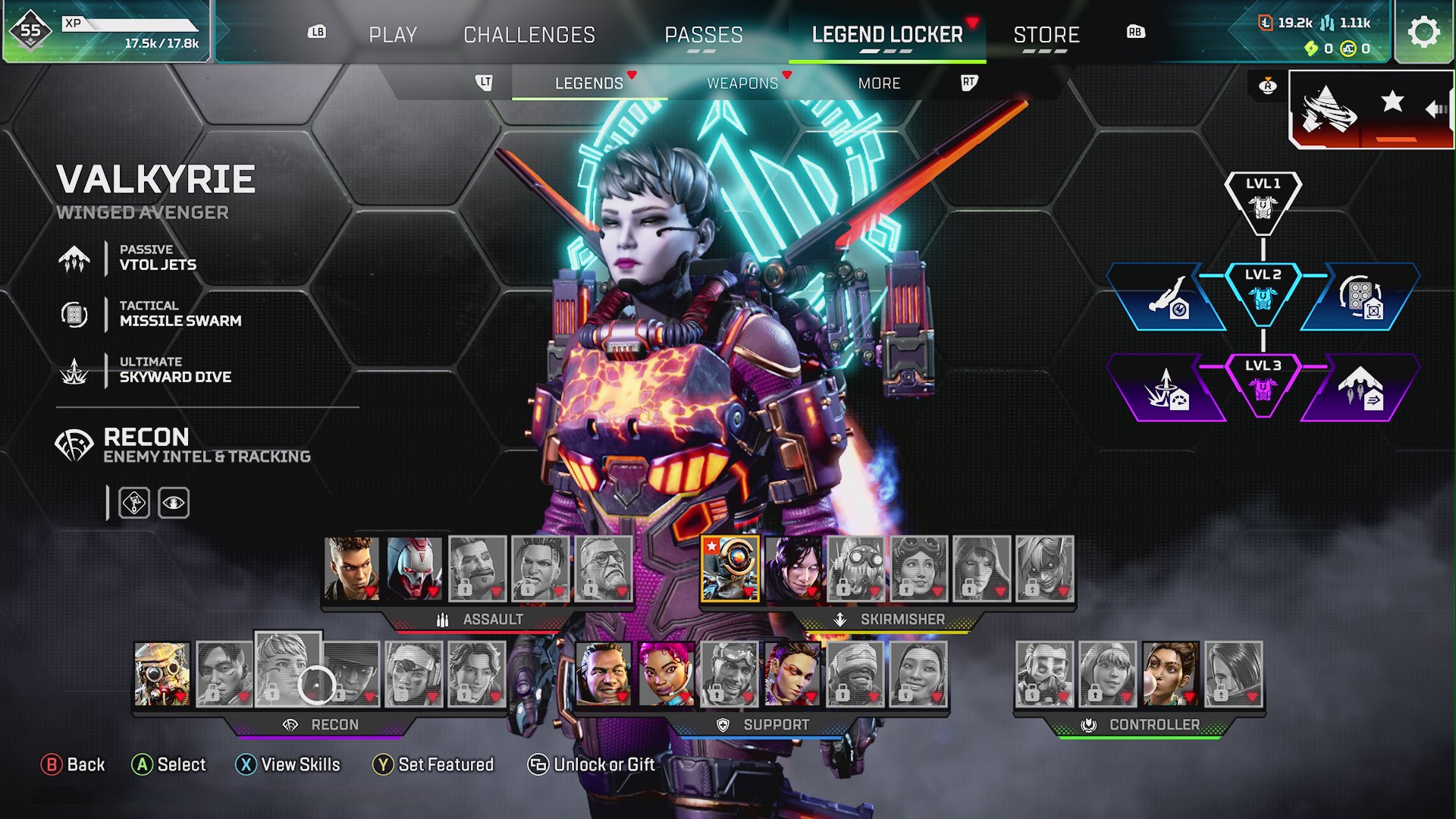1456x819 pixels.
Task: Select the Gibraltar legend portrait
Action: (604, 674)
